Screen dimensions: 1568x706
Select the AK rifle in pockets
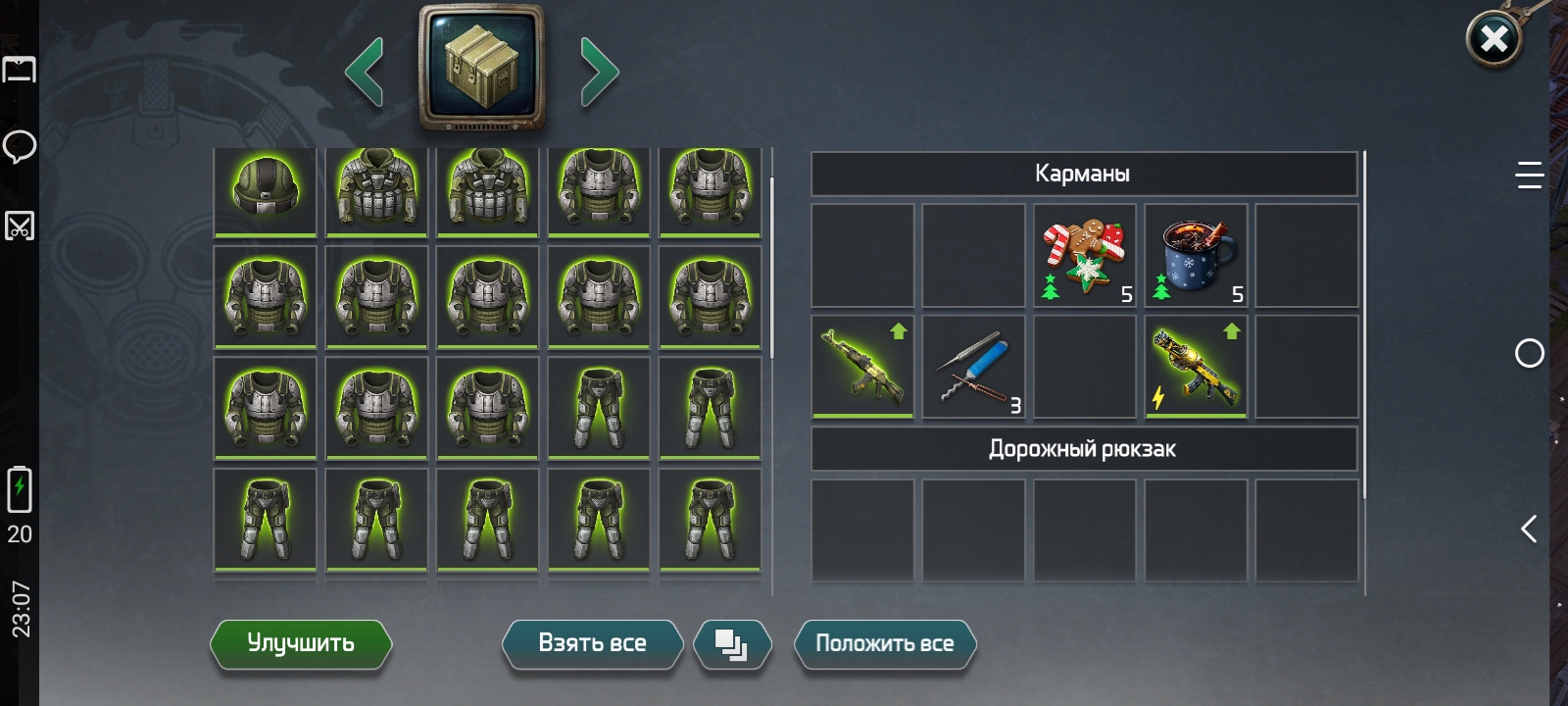pyautogui.click(x=862, y=367)
